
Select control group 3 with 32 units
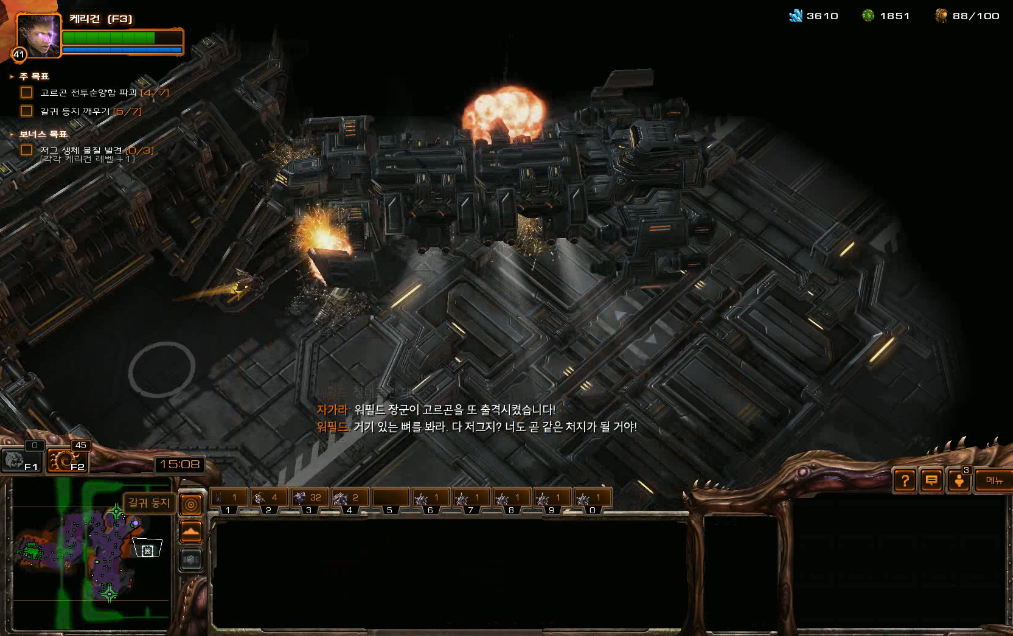[309, 498]
